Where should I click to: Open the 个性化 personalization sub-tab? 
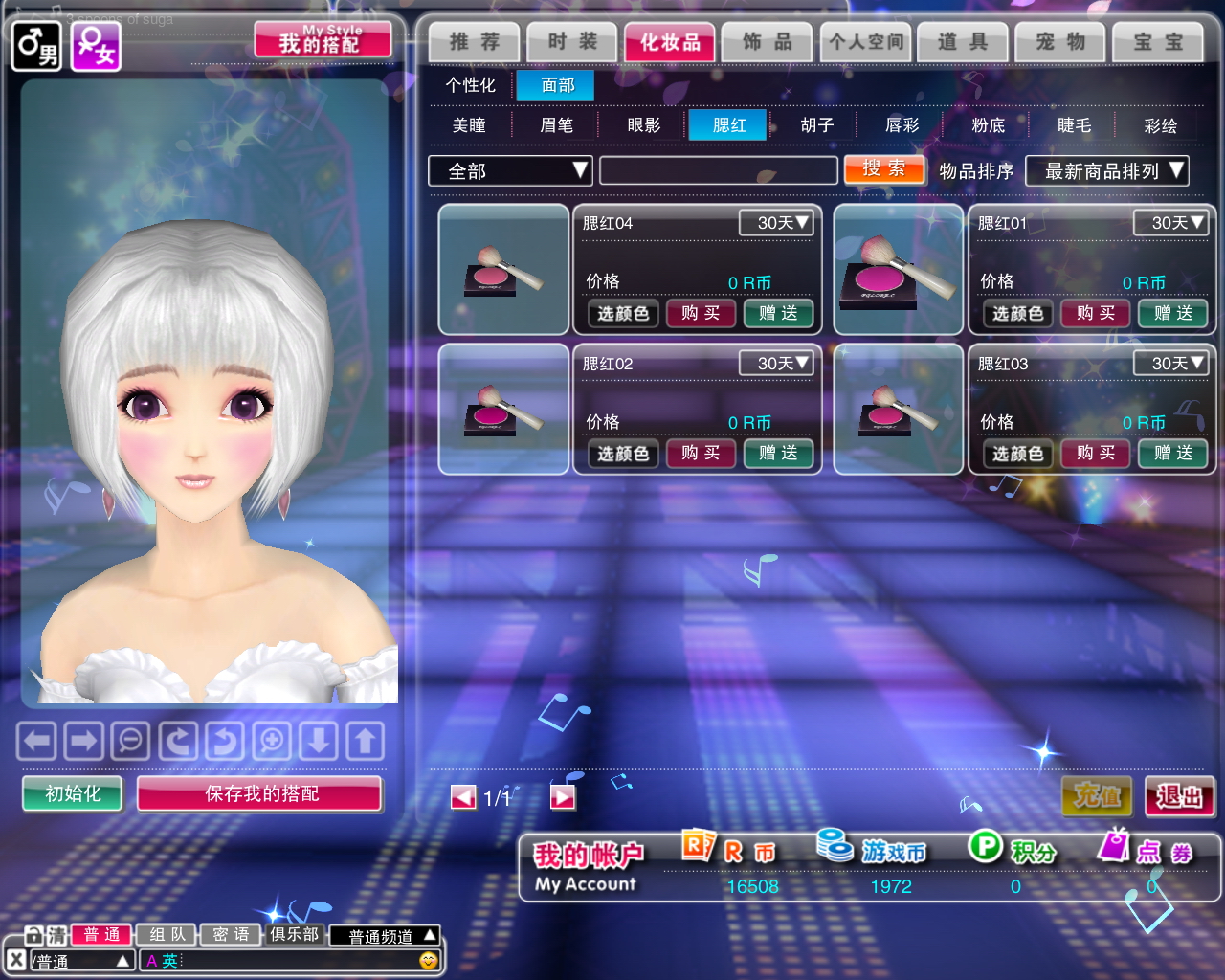470,85
